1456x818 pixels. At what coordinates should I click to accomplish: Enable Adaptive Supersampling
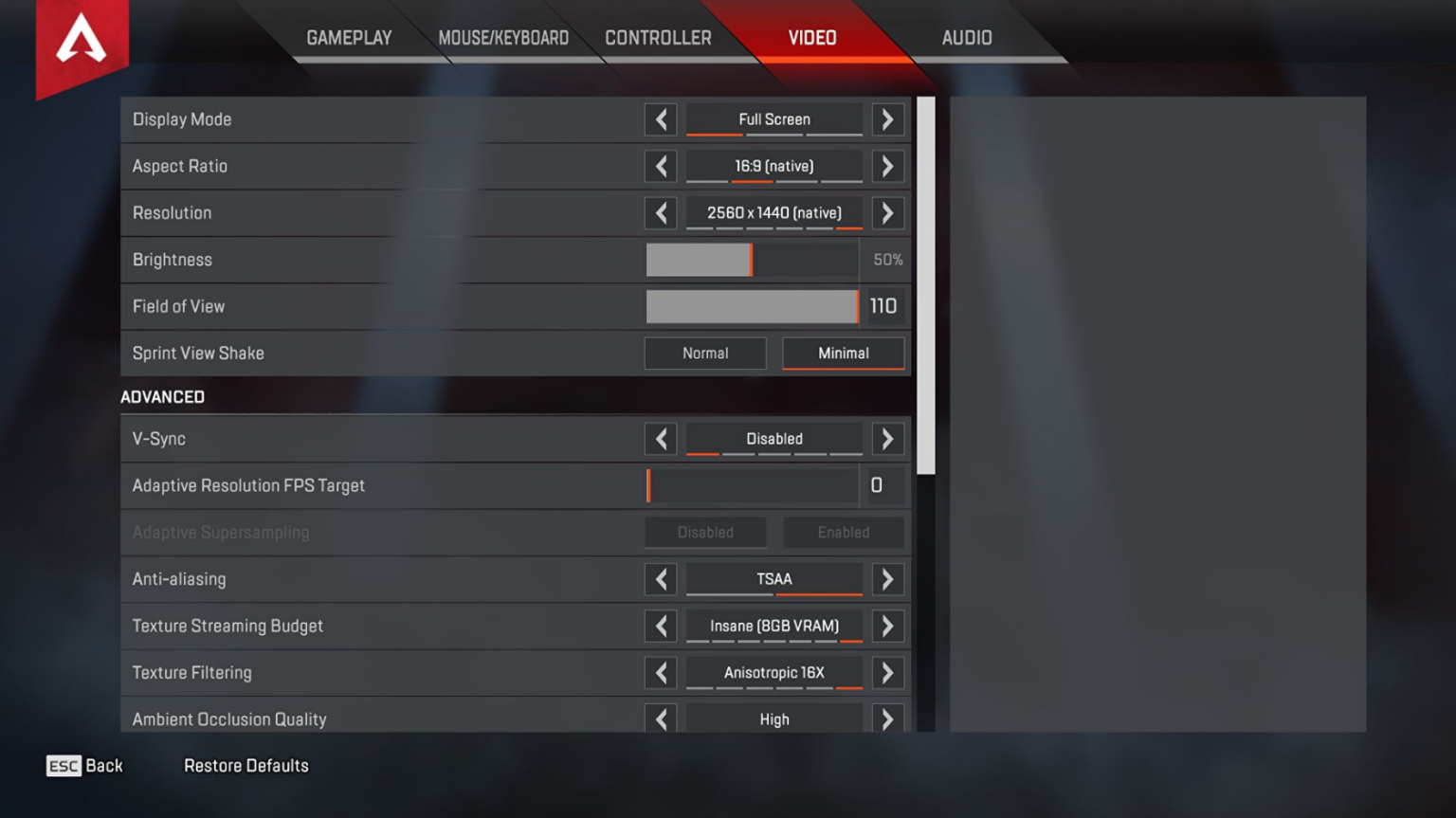[x=843, y=532]
